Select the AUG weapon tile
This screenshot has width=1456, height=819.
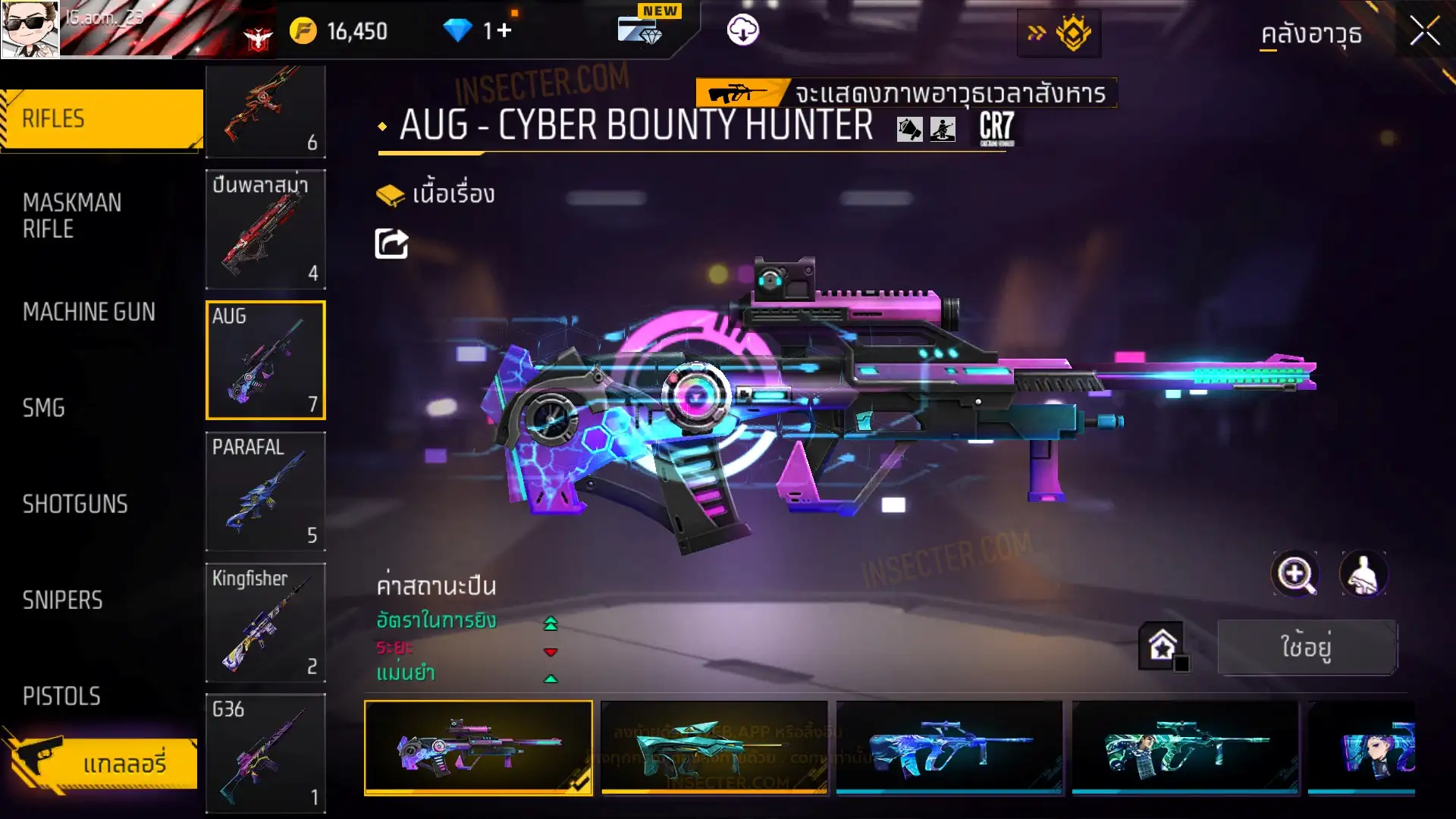click(265, 360)
